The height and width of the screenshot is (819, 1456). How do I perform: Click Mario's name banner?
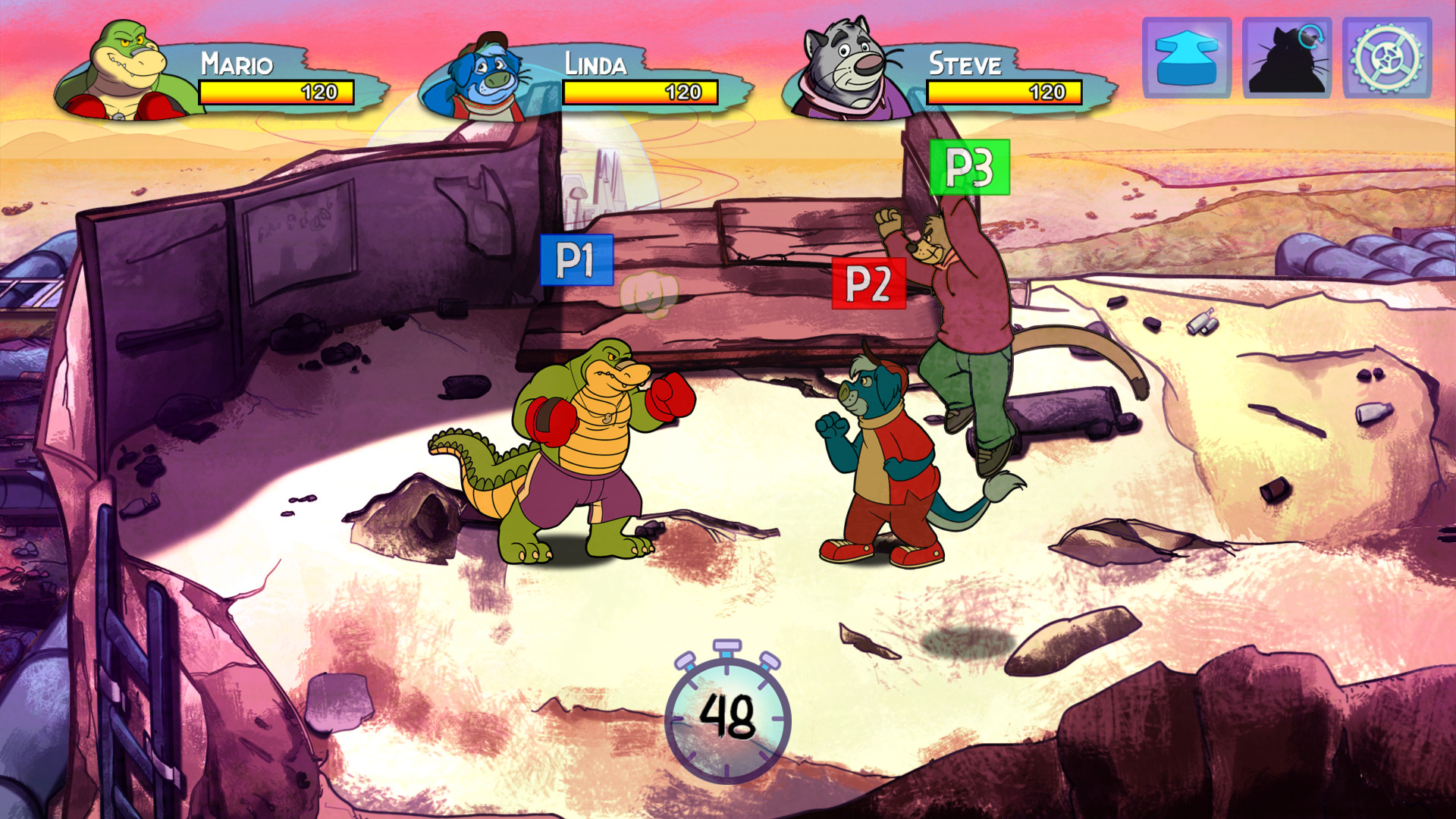[239, 64]
